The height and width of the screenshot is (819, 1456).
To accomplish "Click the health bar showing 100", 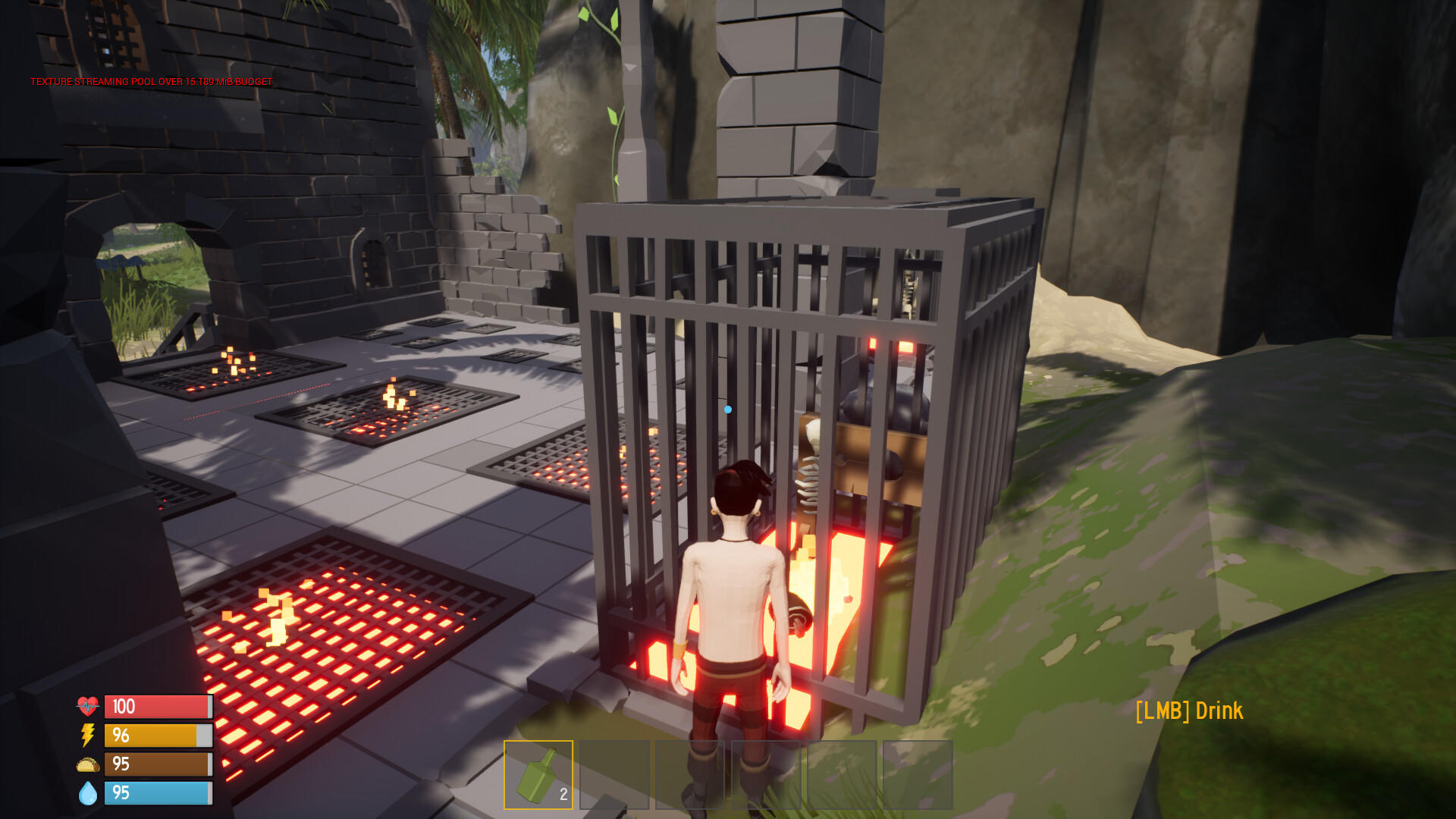I will coord(158,707).
